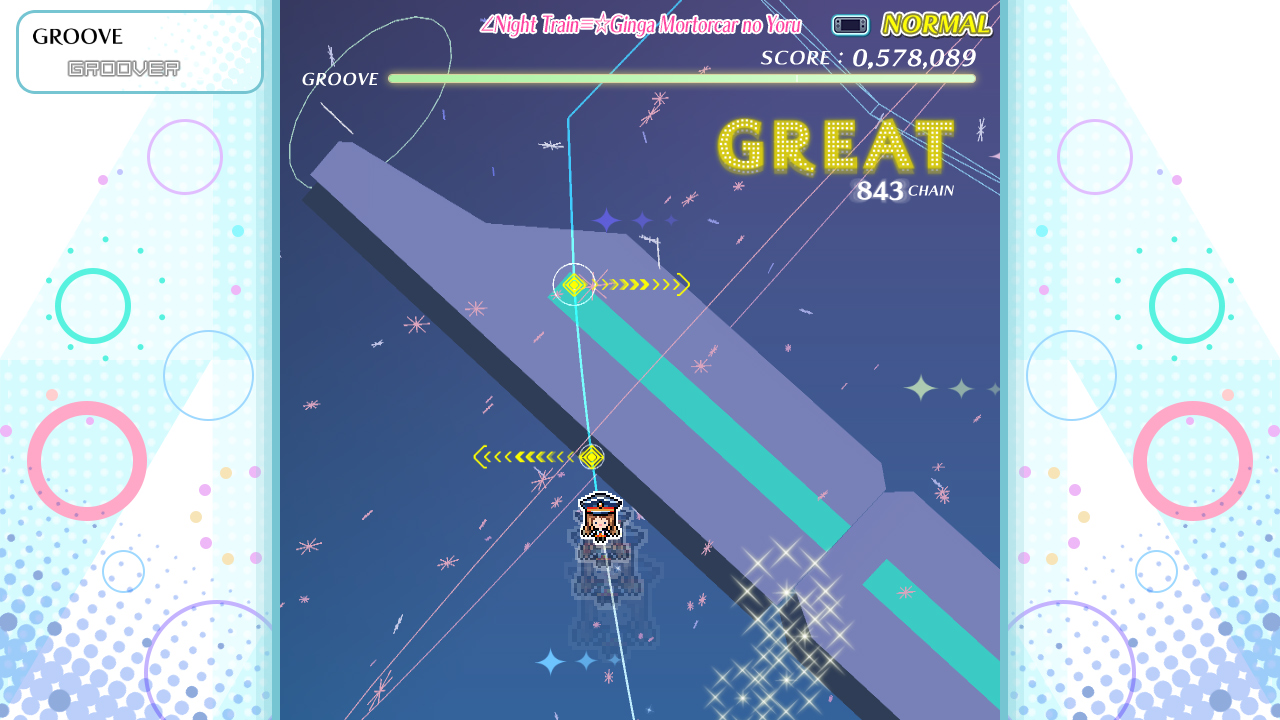
Task: Click the lower yellow target diamond
Action: click(x=590, y=456)
